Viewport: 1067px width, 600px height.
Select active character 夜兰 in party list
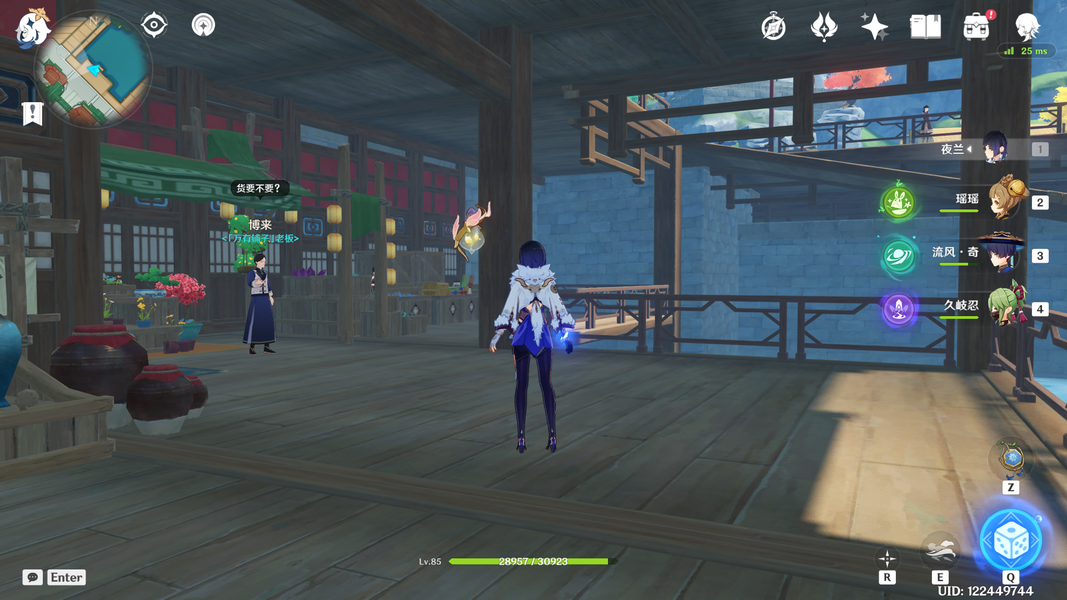tap(994, 149)
